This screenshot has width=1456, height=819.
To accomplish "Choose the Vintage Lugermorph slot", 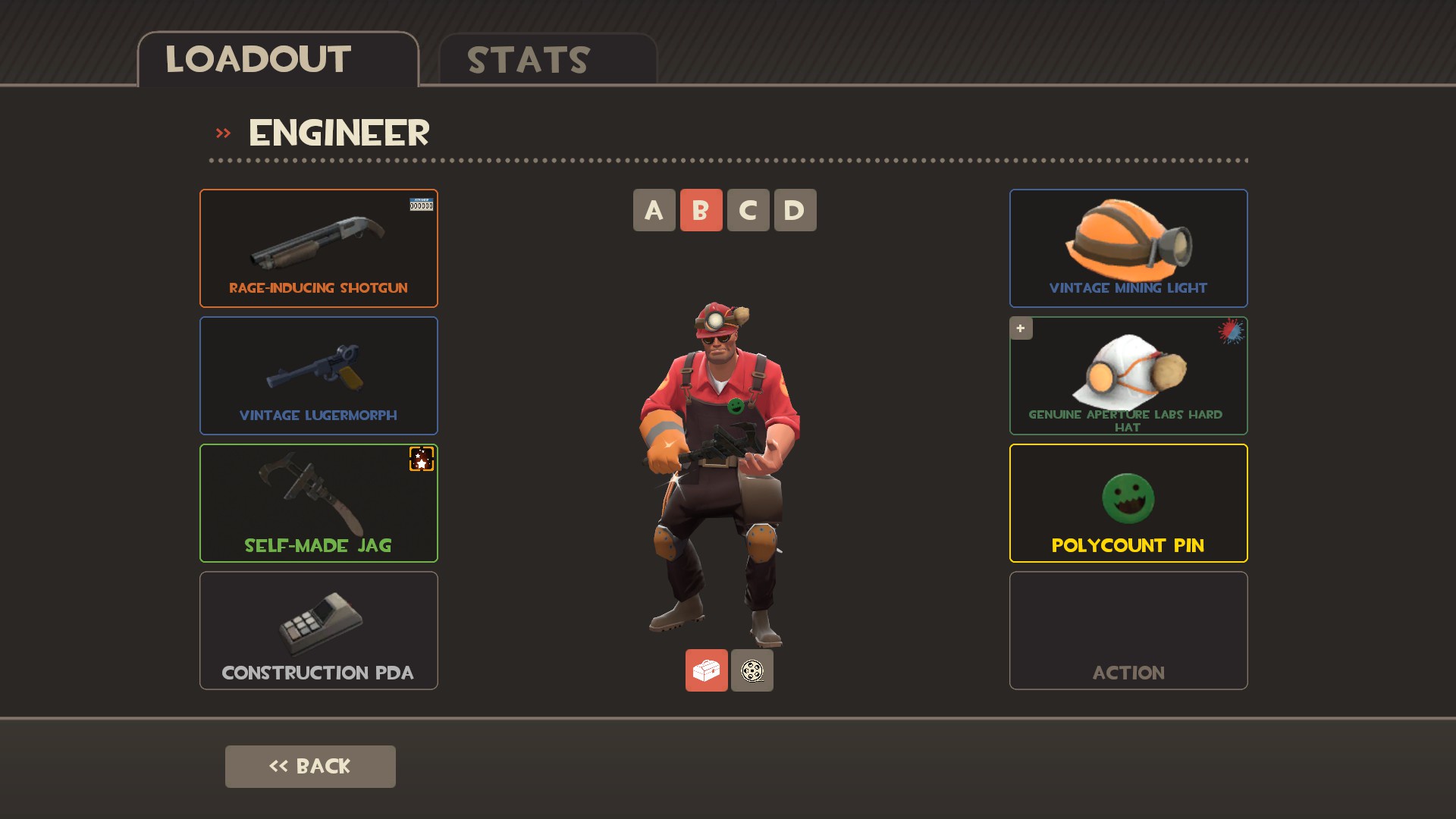I will click(318, 375).
